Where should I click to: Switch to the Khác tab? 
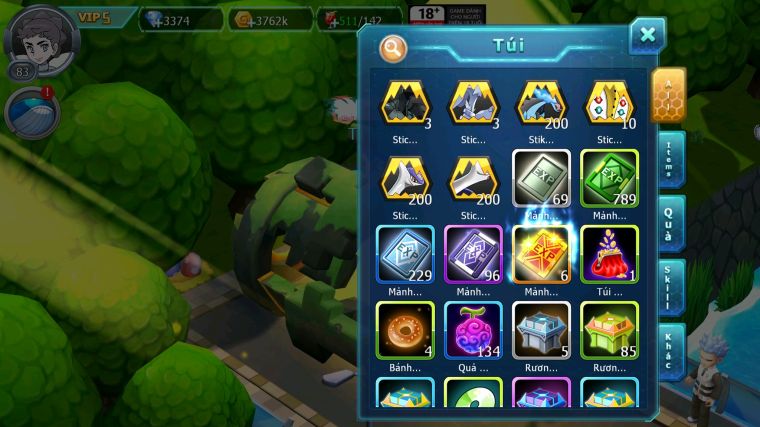(x=671, y=348)
